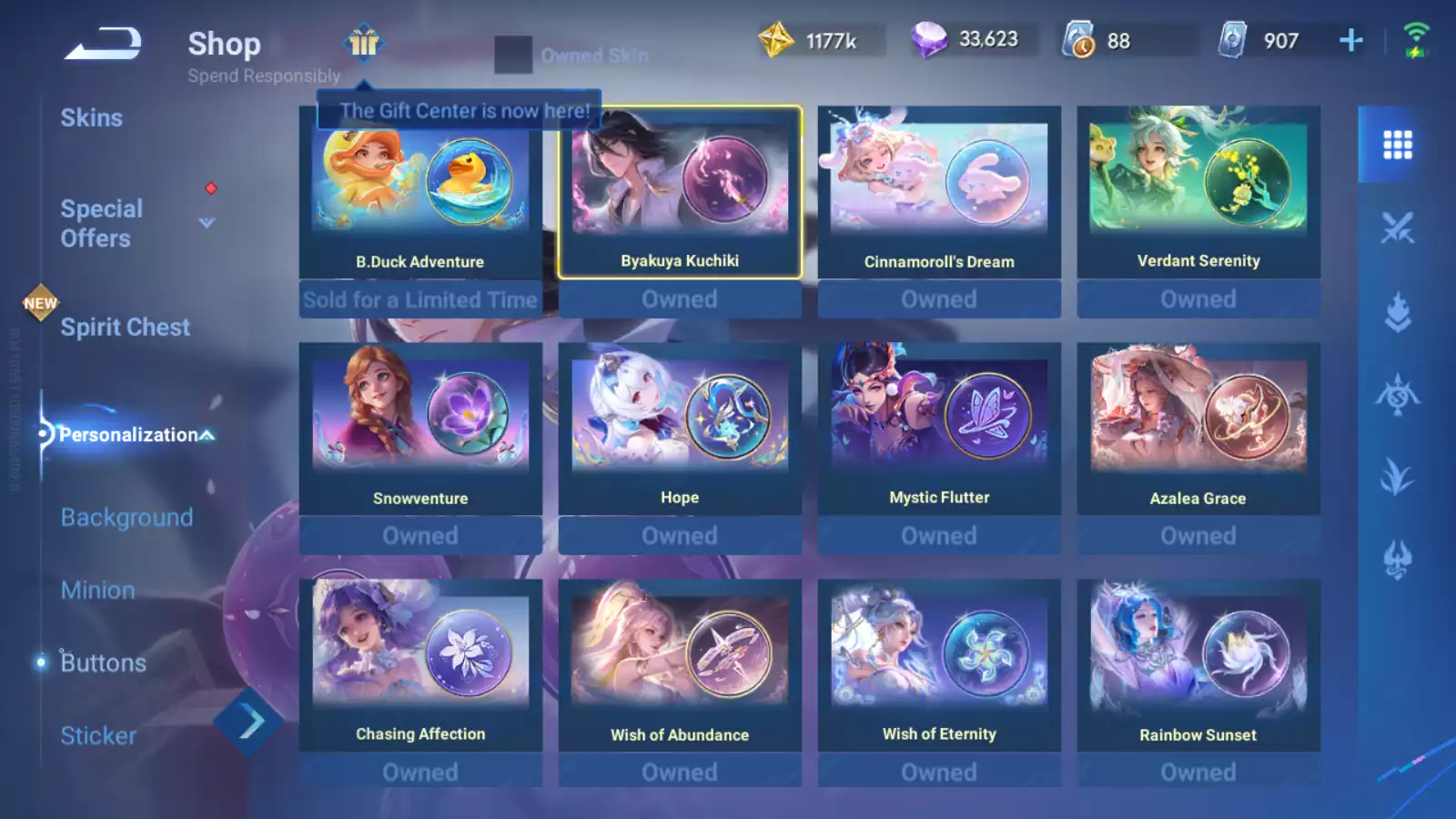Collapse the Personalization category
This screenshot has height=819, width=1456.
[207, 435]
